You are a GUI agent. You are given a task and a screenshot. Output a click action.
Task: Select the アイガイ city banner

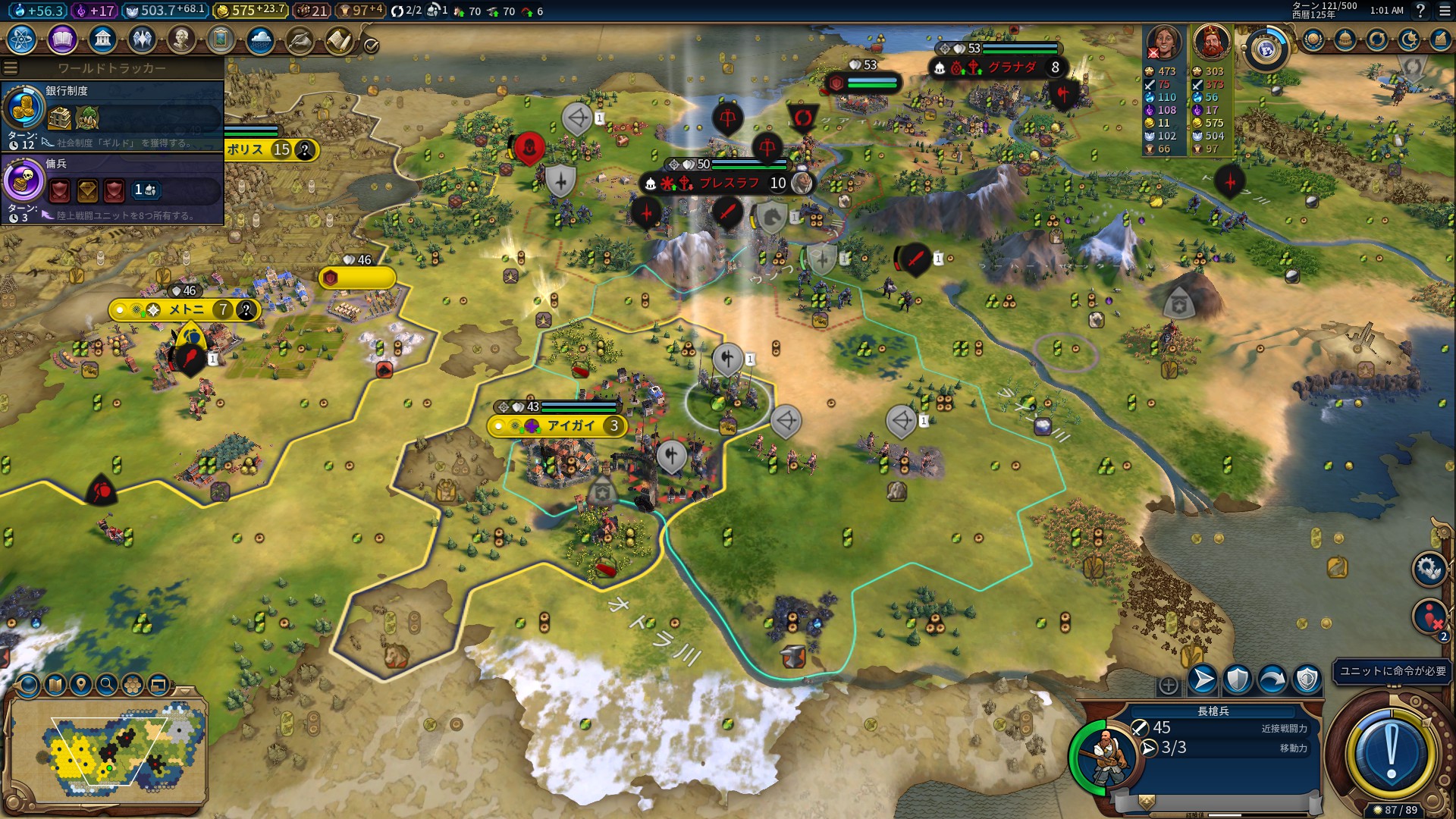(x=560, y=425)
